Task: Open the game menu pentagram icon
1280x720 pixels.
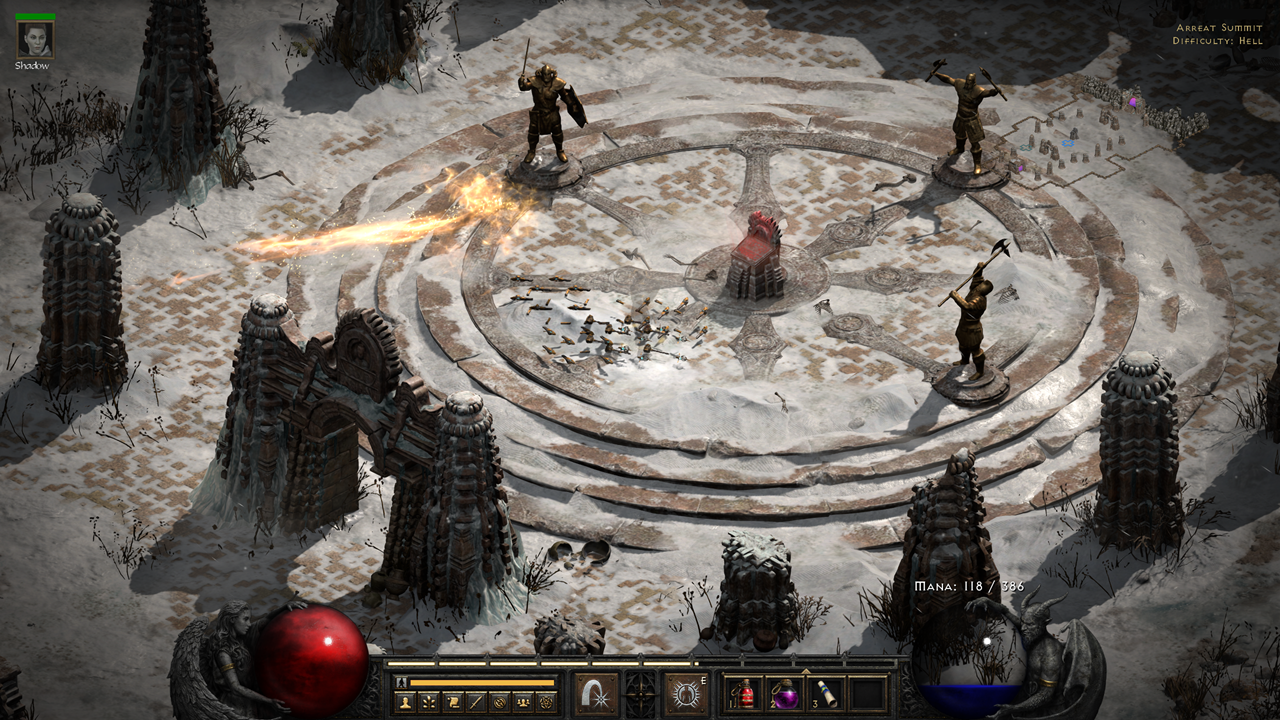Action: (x=545, y=702)
